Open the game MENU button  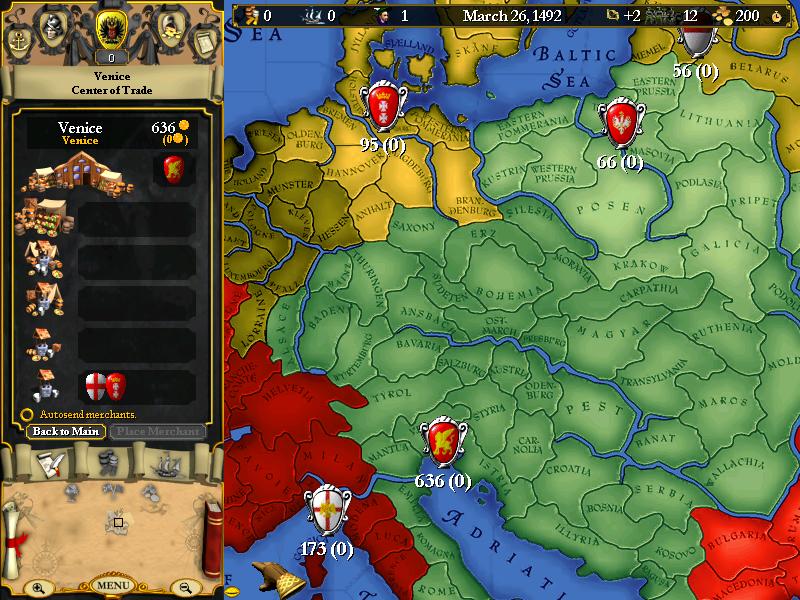tap(113, 585)
